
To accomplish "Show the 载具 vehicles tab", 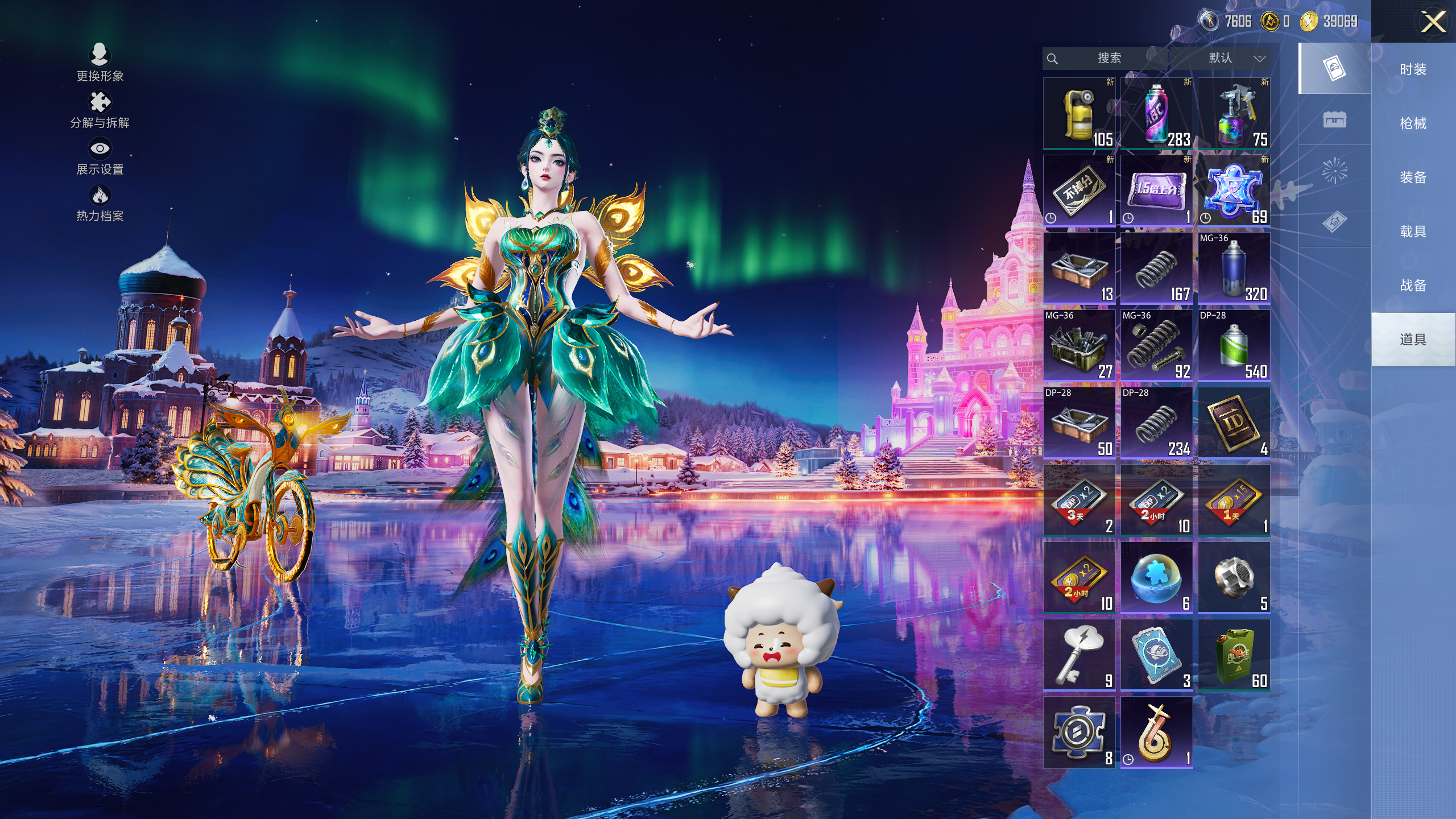I will pos(1413,231).
